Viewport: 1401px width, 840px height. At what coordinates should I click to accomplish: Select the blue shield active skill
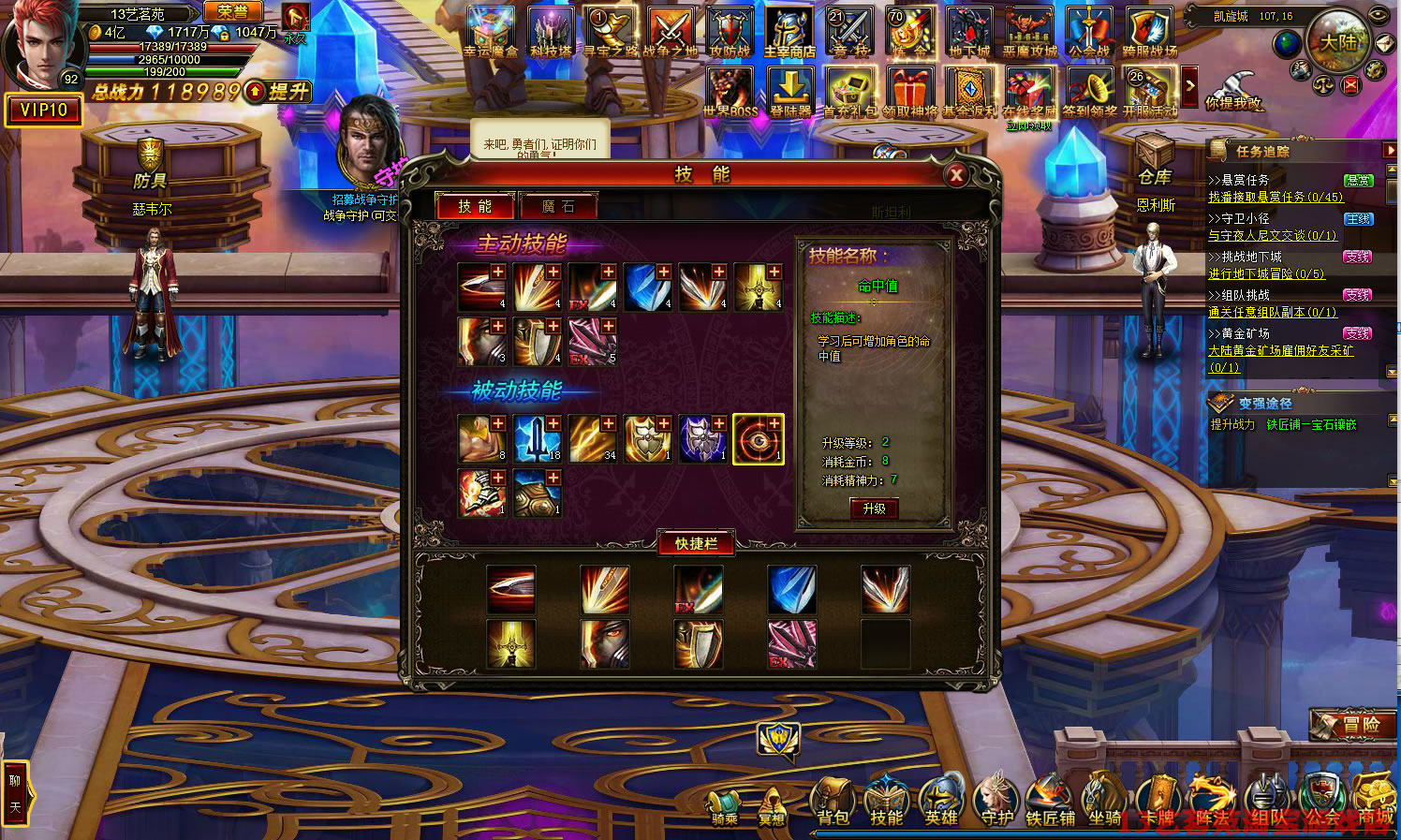coord(647,287)
